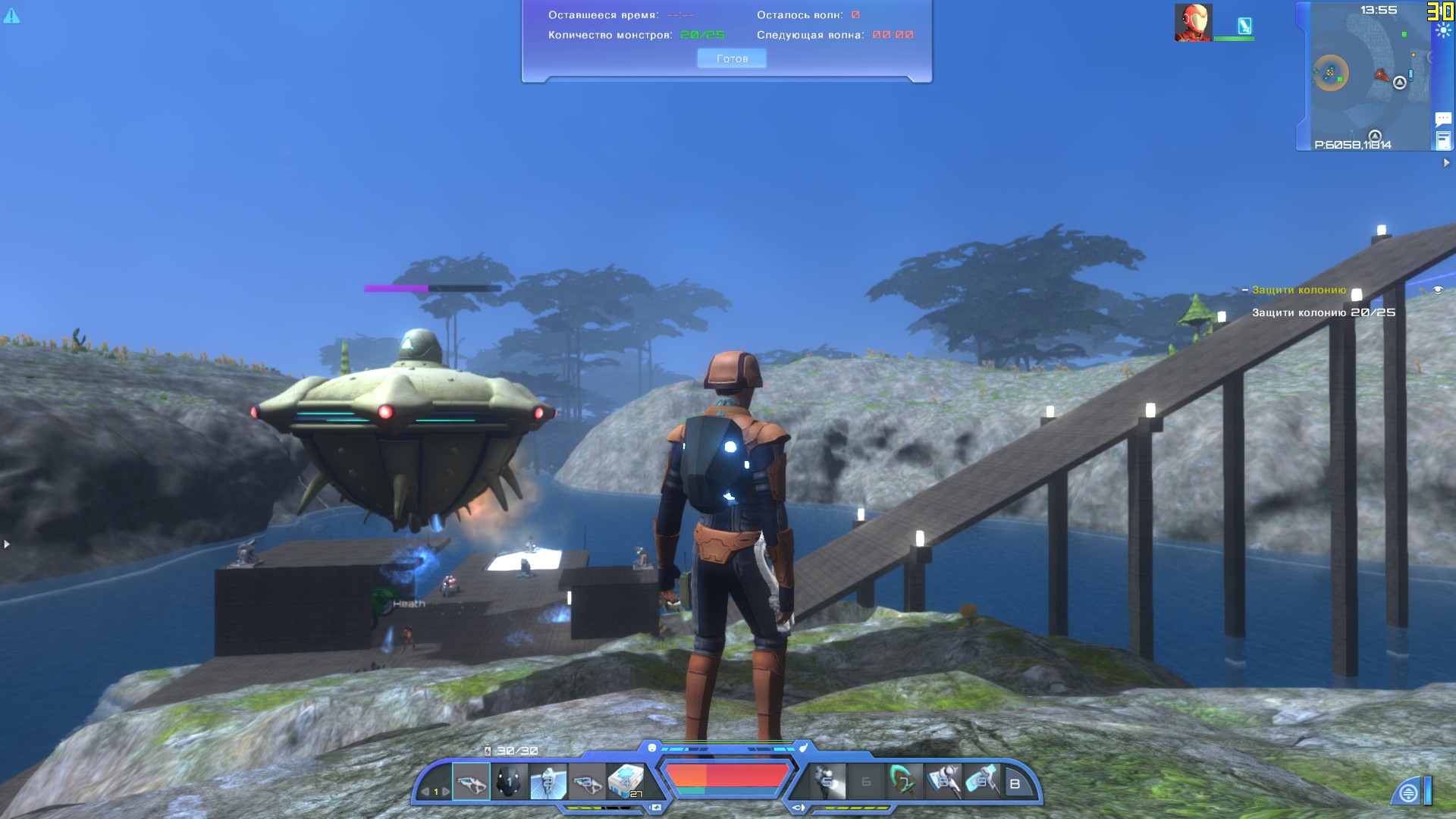Click the brightness sun icon beside the minimap
The image size is (1456, 819).
tap(1443, 30)
